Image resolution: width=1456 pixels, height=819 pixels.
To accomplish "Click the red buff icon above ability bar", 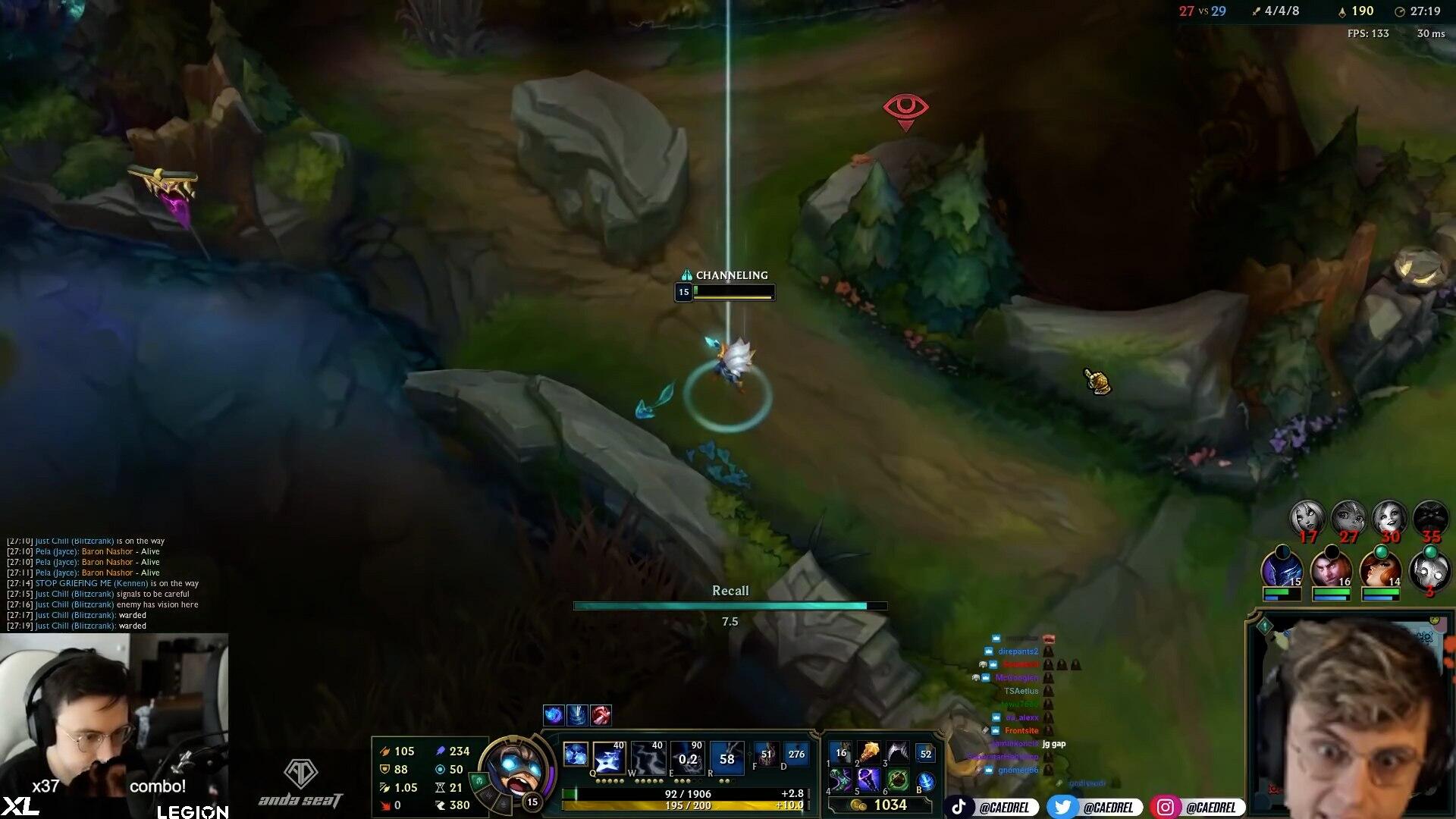I will (x=601, y=714).
